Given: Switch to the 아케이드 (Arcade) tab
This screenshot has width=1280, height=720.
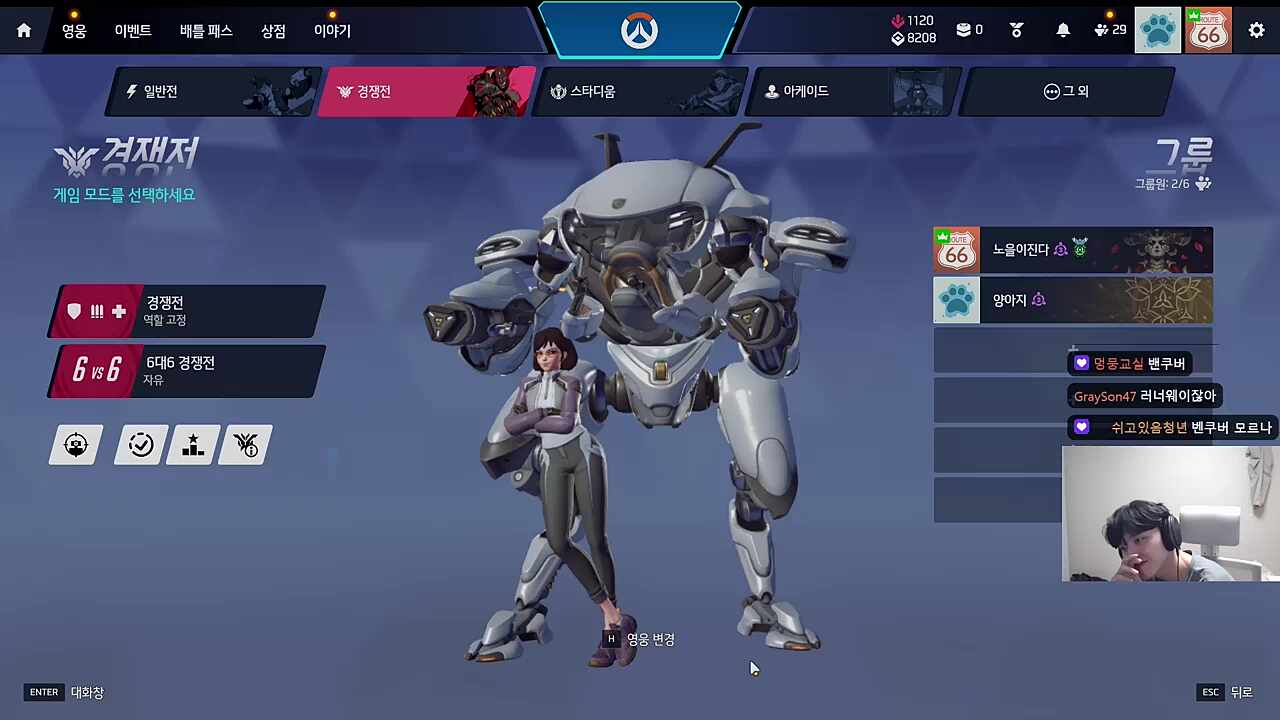Looking at the screenshot, I should [x=854, y=92].
